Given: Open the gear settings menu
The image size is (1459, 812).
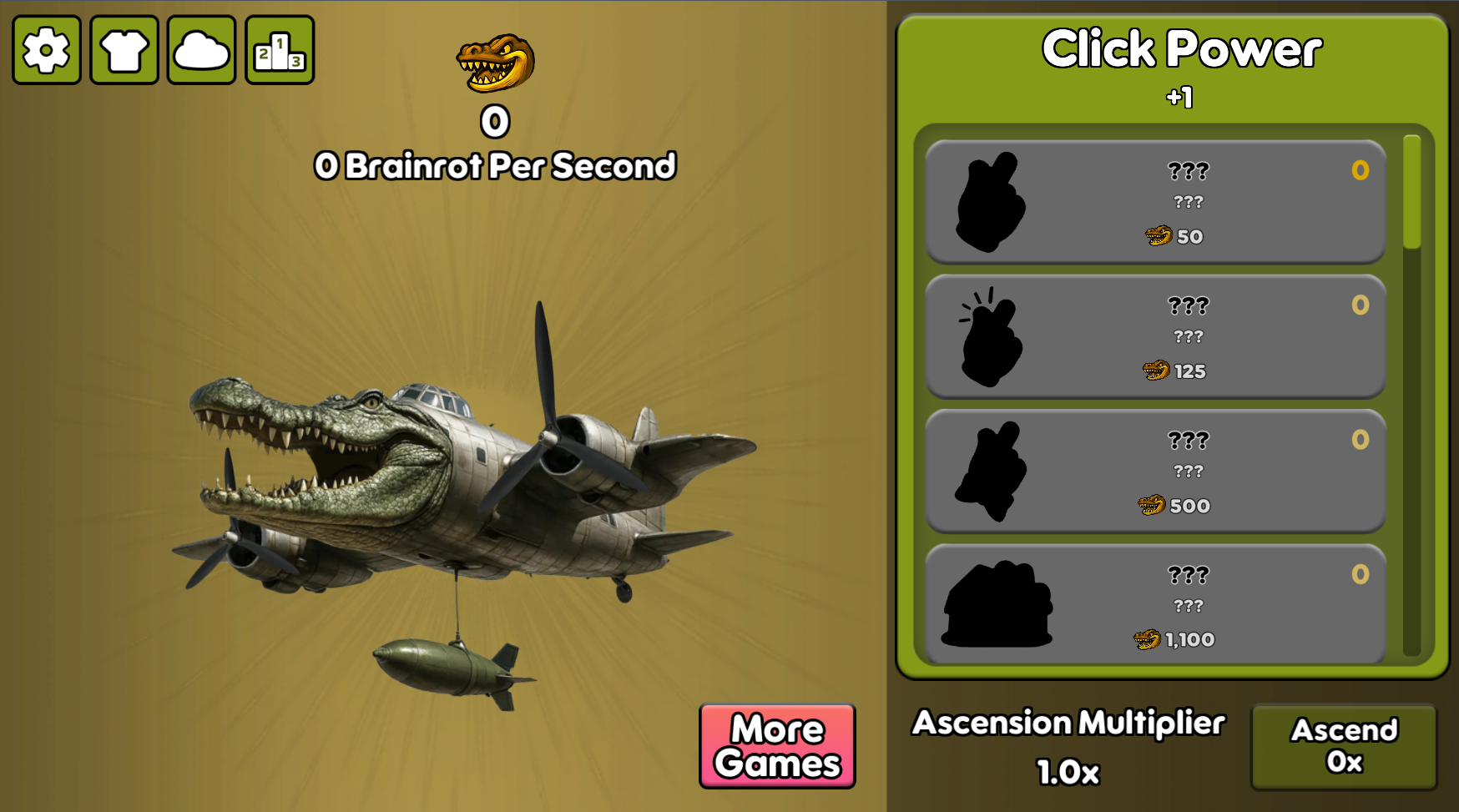Looking at the screenshot, I should [x=47, y=50].
